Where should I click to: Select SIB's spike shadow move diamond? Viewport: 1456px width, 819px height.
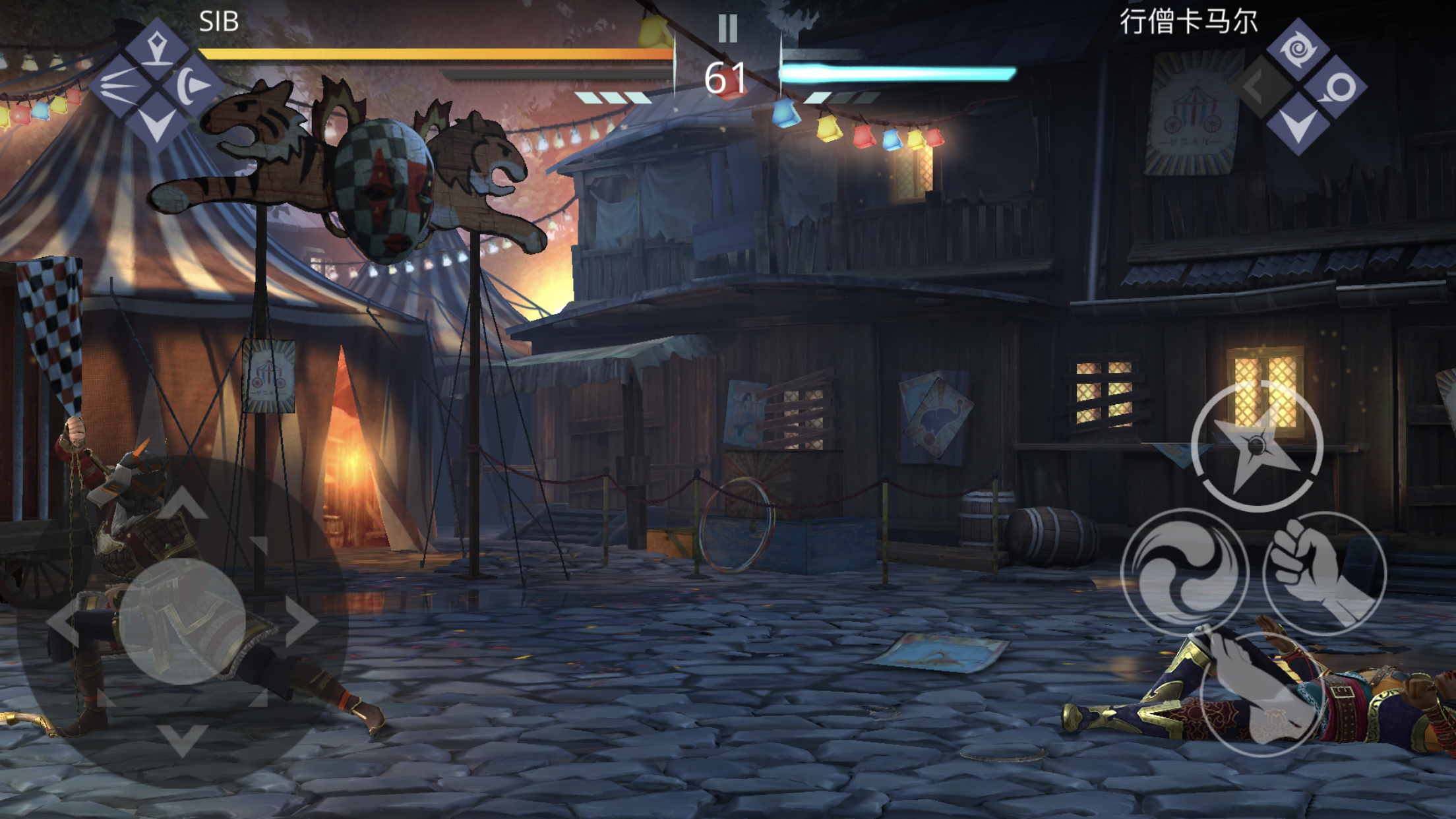[x=157, y=49]
